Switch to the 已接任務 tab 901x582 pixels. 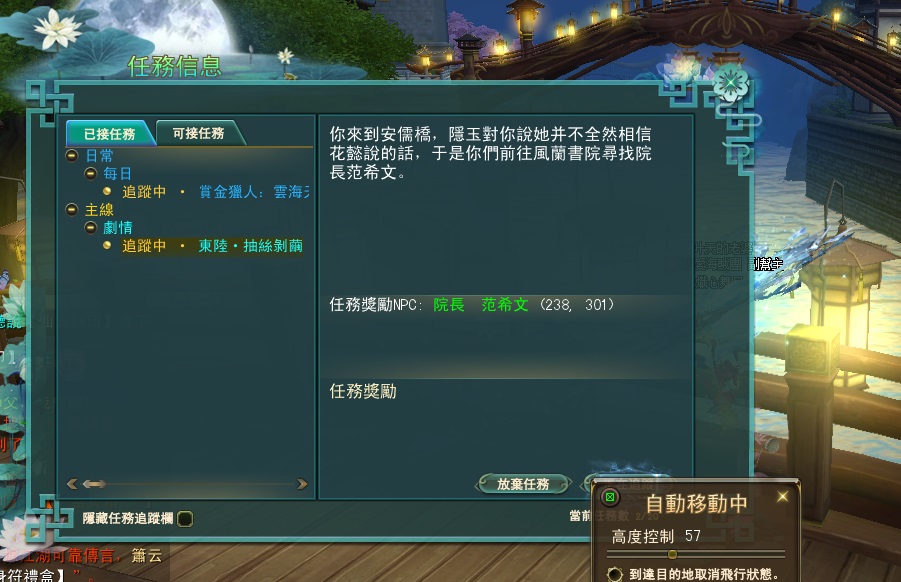109,133
